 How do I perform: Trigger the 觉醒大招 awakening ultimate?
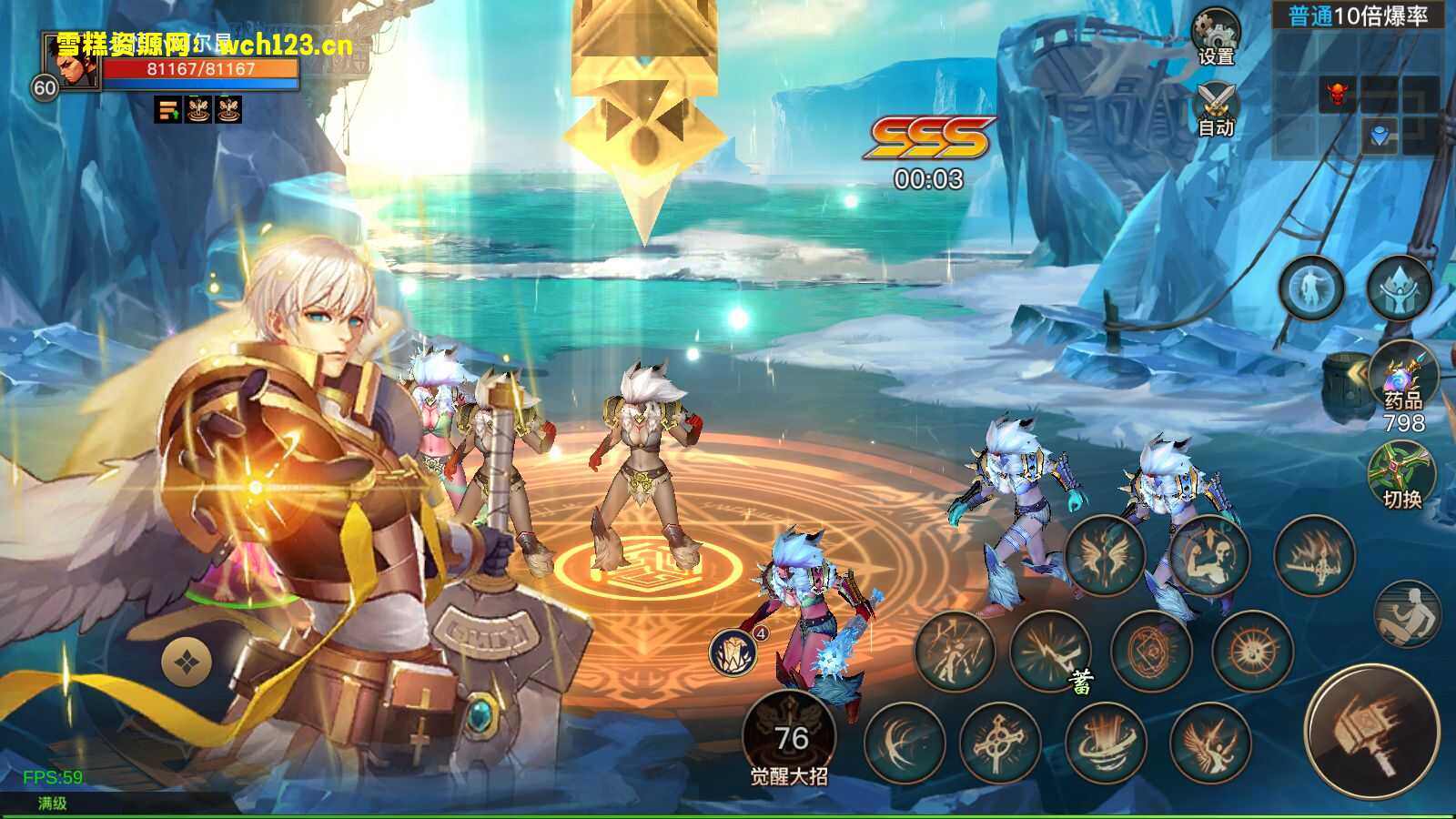click(788, 737)
